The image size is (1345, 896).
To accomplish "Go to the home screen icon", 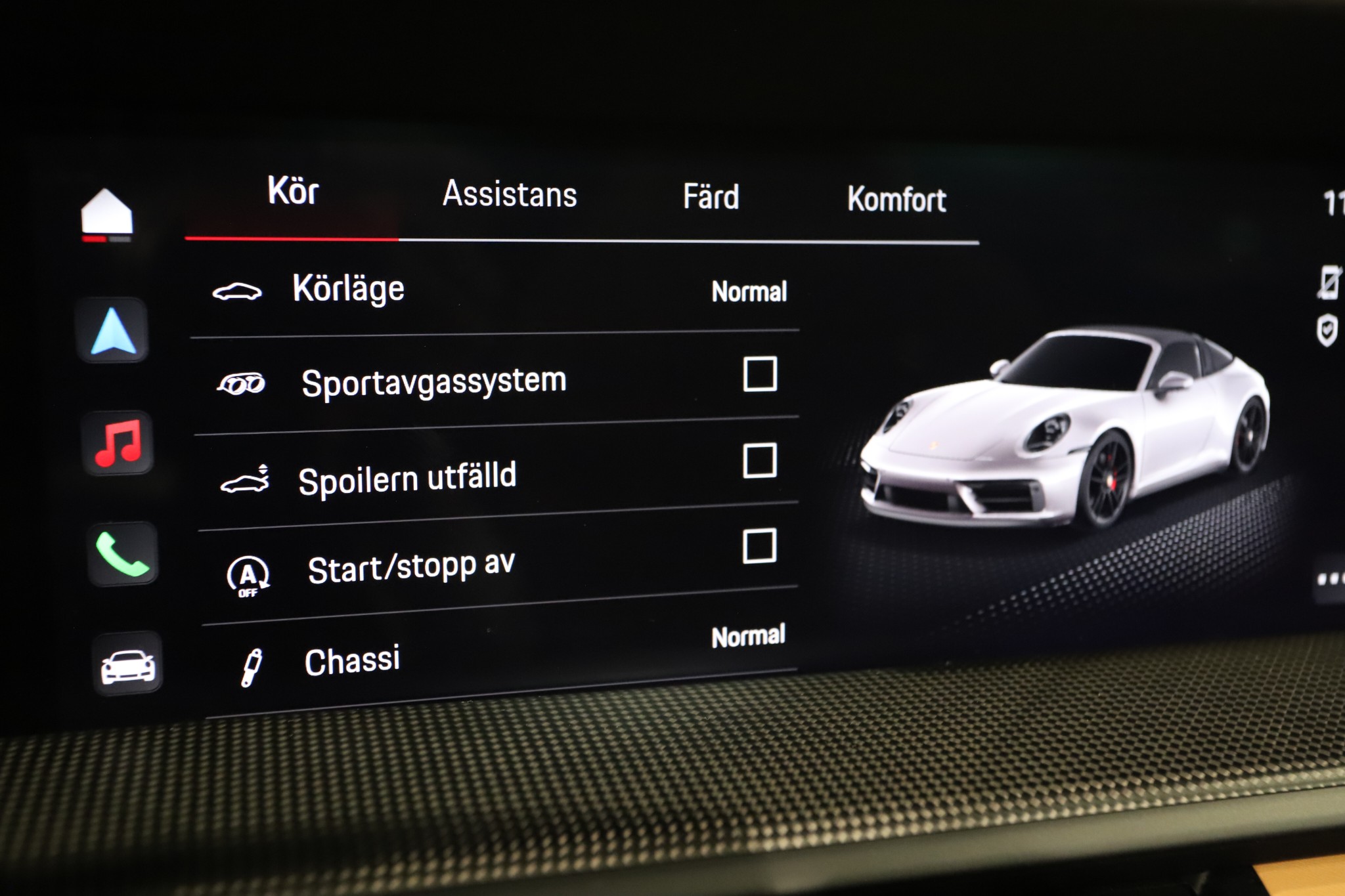I will (106, 213).
